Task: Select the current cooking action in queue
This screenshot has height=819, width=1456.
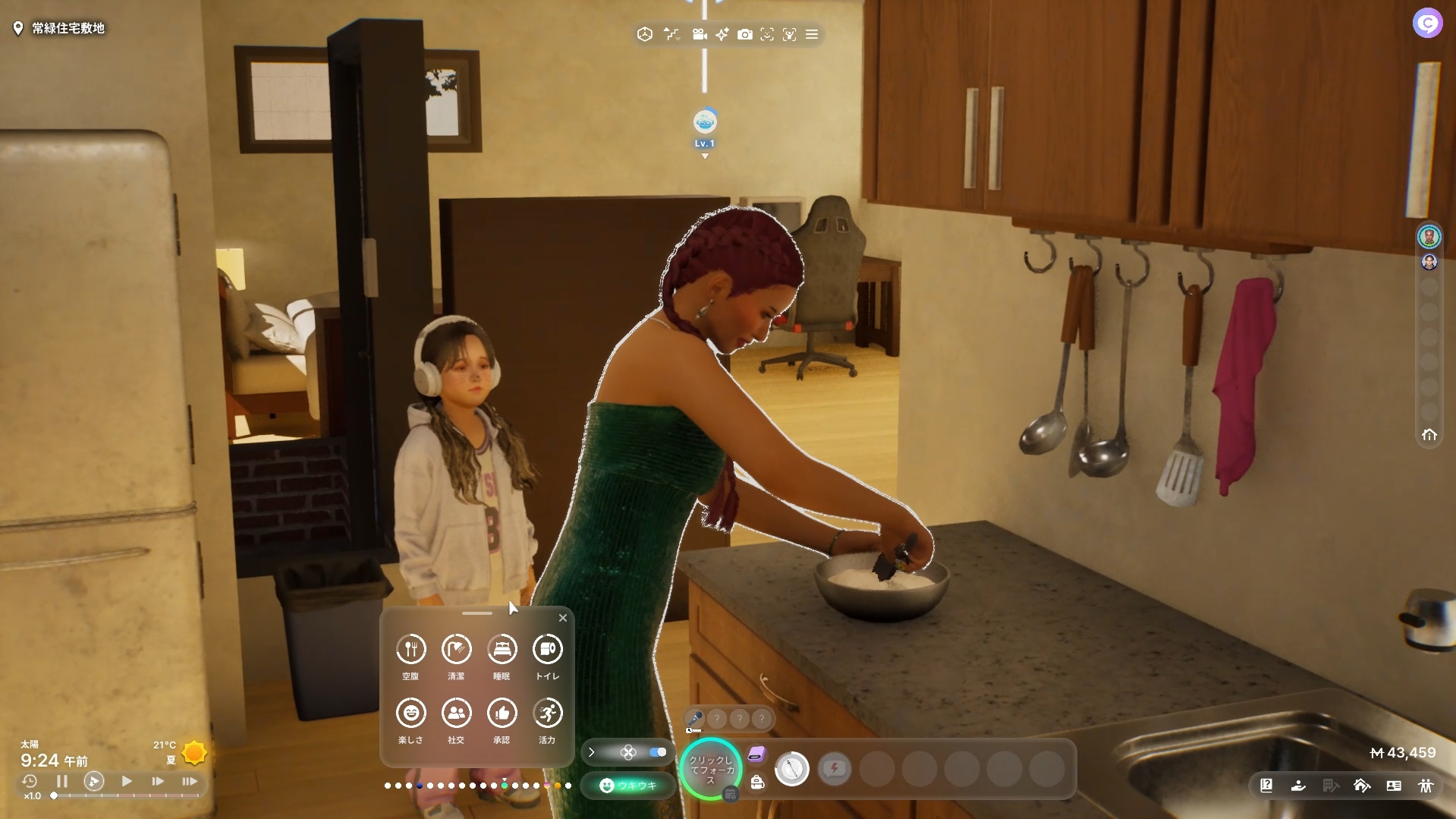Action: (x=791, y=769)
